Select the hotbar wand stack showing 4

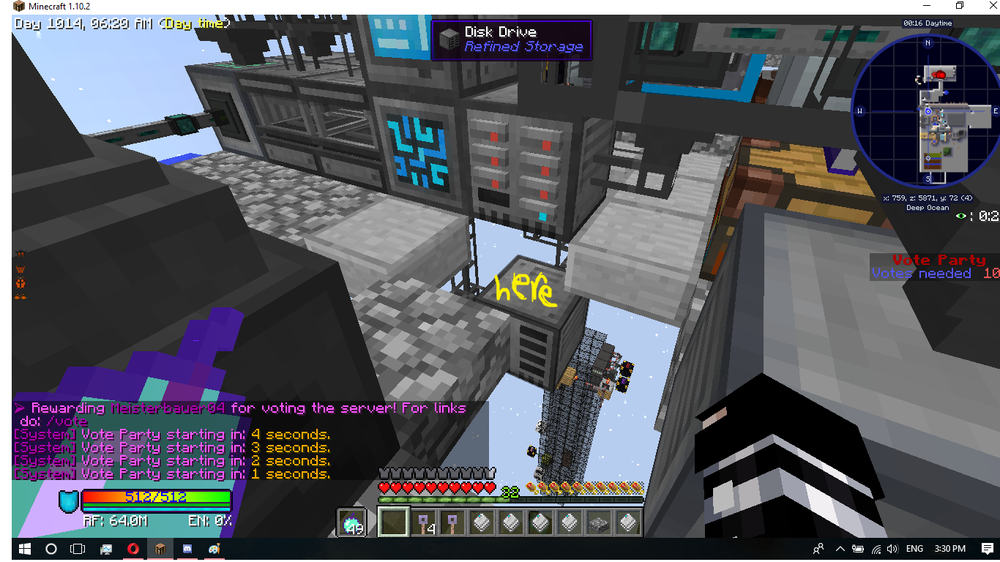tap(424, 522)
